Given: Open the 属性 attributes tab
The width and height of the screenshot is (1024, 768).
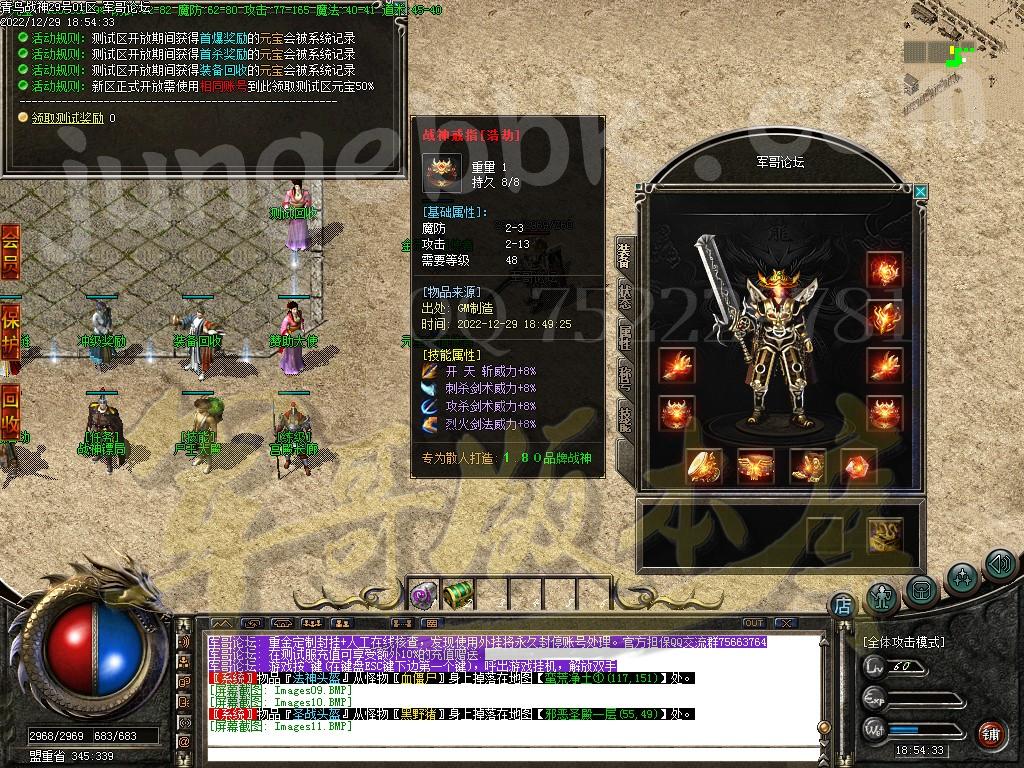Looking at the screenshot, I should pos(624,338).
